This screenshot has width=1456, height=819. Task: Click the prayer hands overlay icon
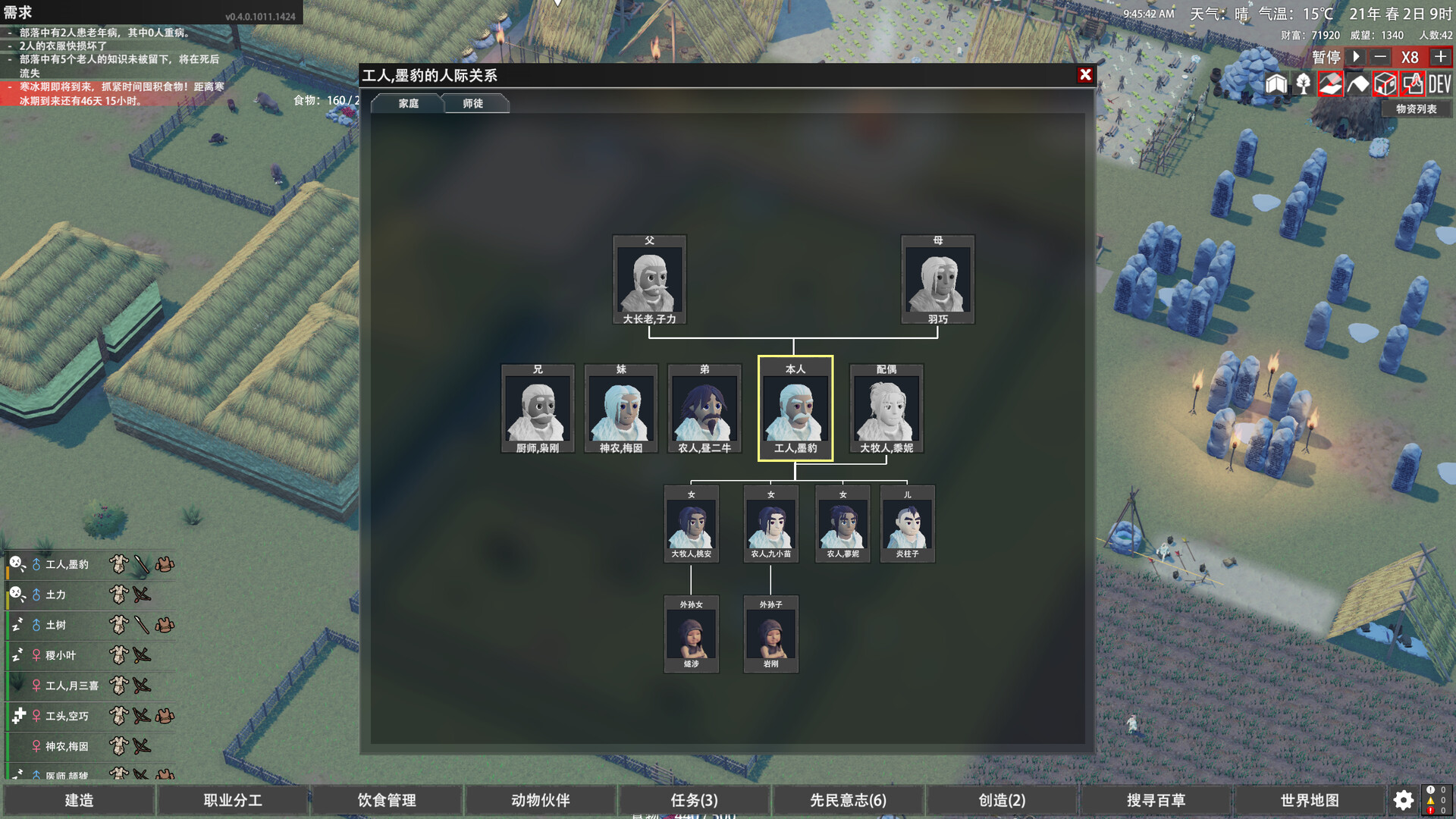click(x=1412, y=85)
